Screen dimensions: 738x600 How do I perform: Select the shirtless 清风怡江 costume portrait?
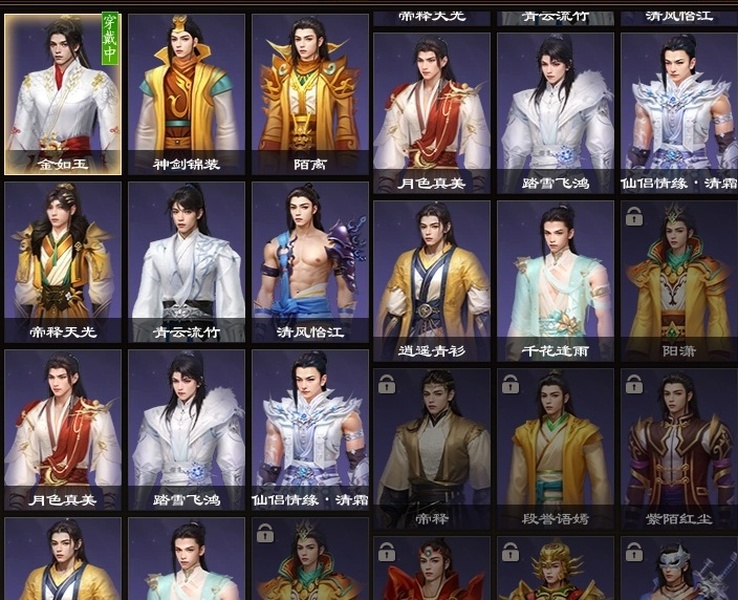pyautogui.click(x=310, y=263)
